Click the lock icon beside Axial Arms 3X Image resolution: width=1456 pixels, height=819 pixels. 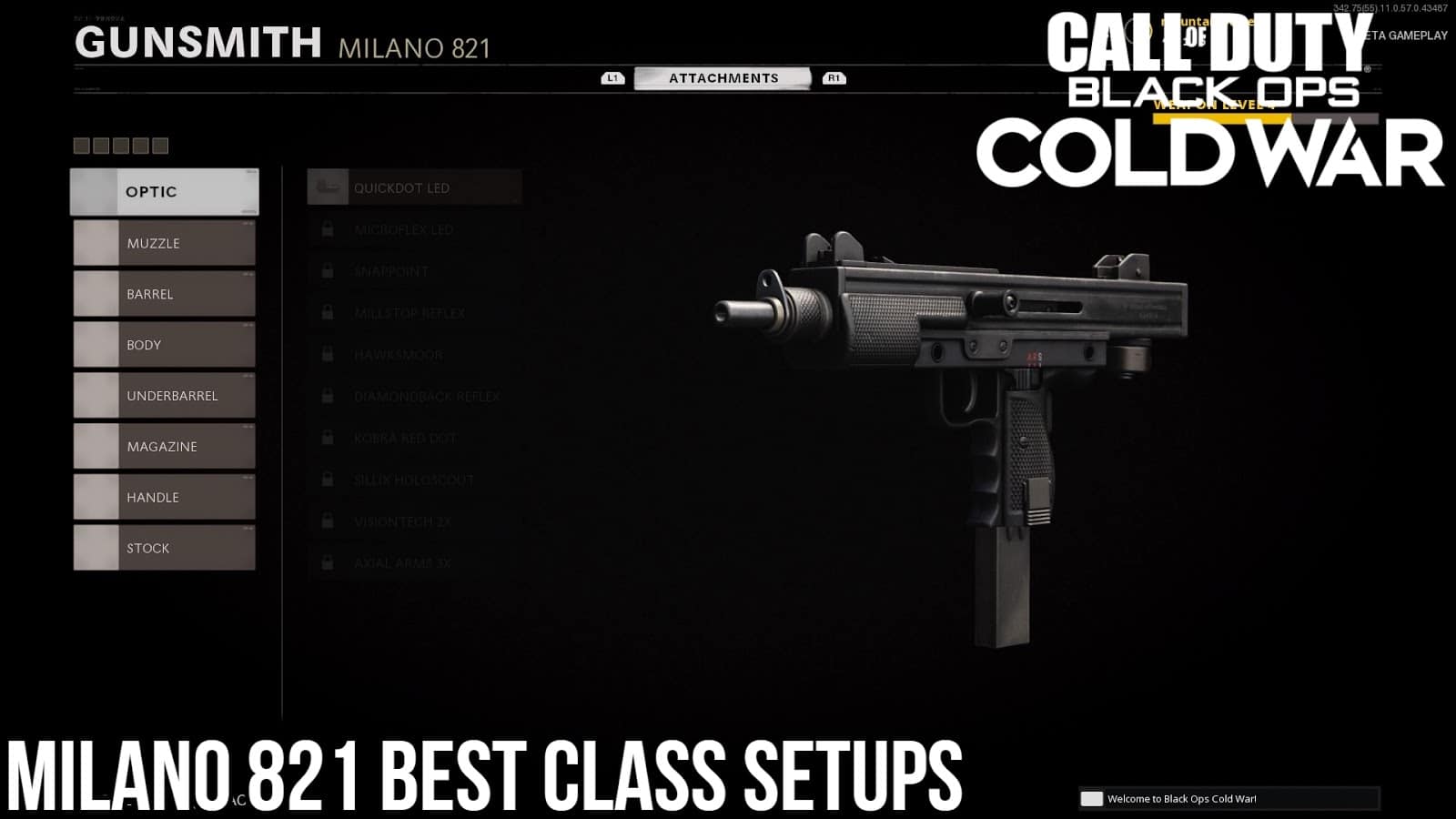click(x=326, y=562)
